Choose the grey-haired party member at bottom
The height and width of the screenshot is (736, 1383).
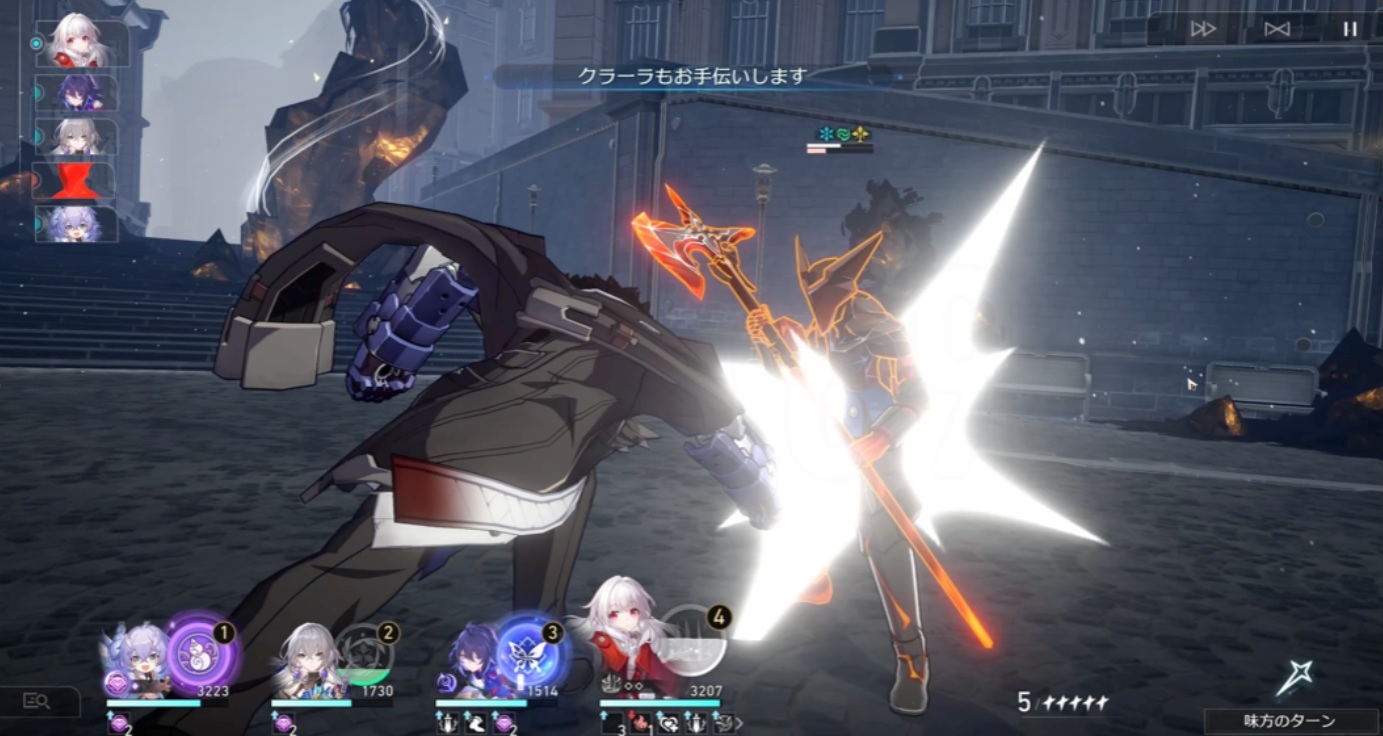[x=303, y=660]
